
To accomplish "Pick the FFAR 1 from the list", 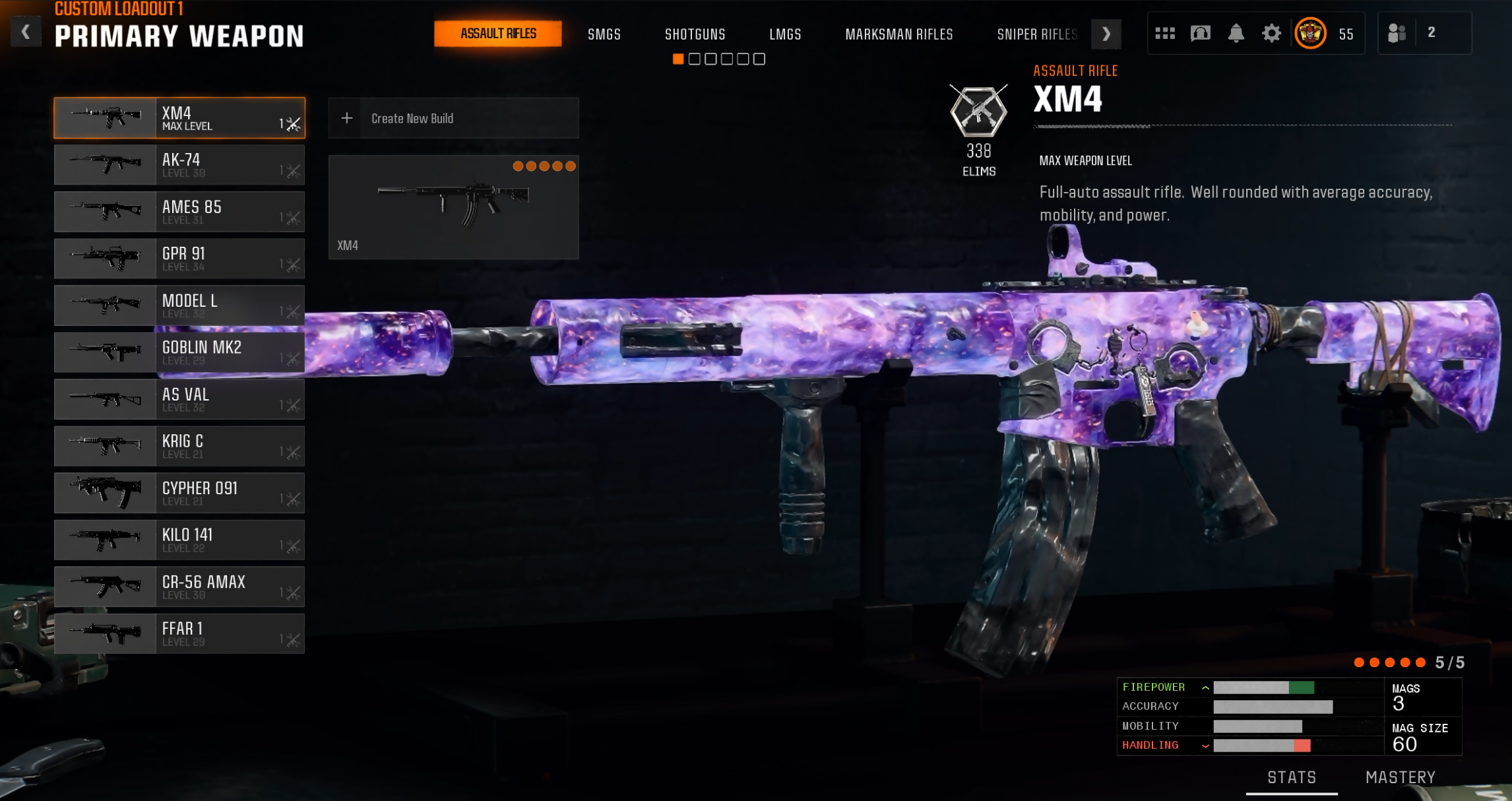I will (179, 633).
